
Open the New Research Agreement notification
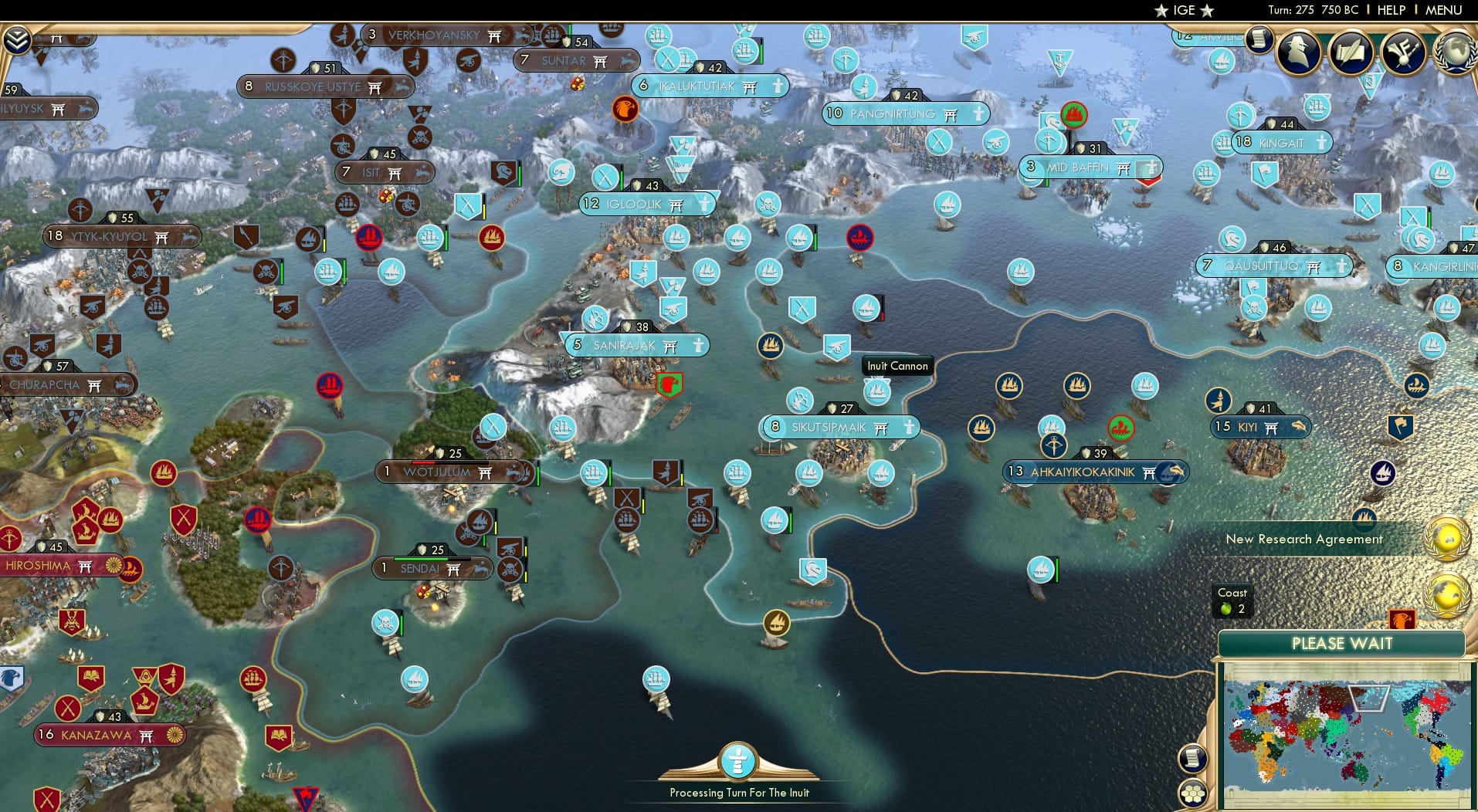pos(1305,539)
